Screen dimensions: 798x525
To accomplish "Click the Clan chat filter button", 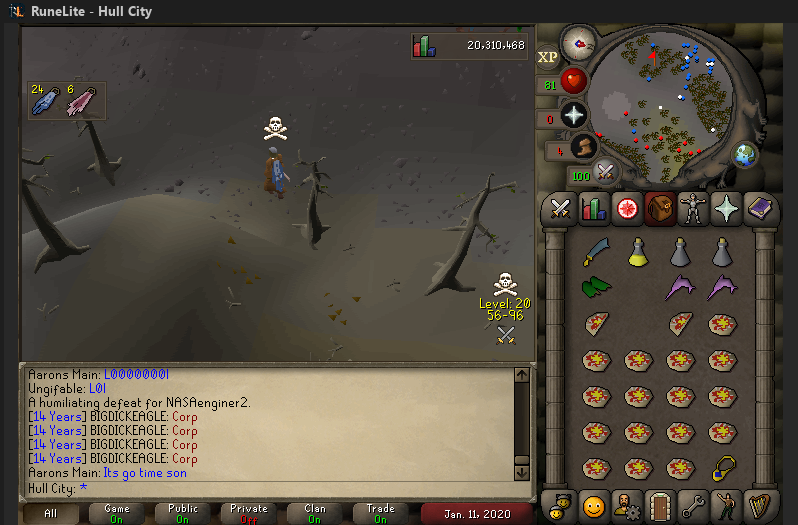I will pyautogui.click(x=314, y=513).
